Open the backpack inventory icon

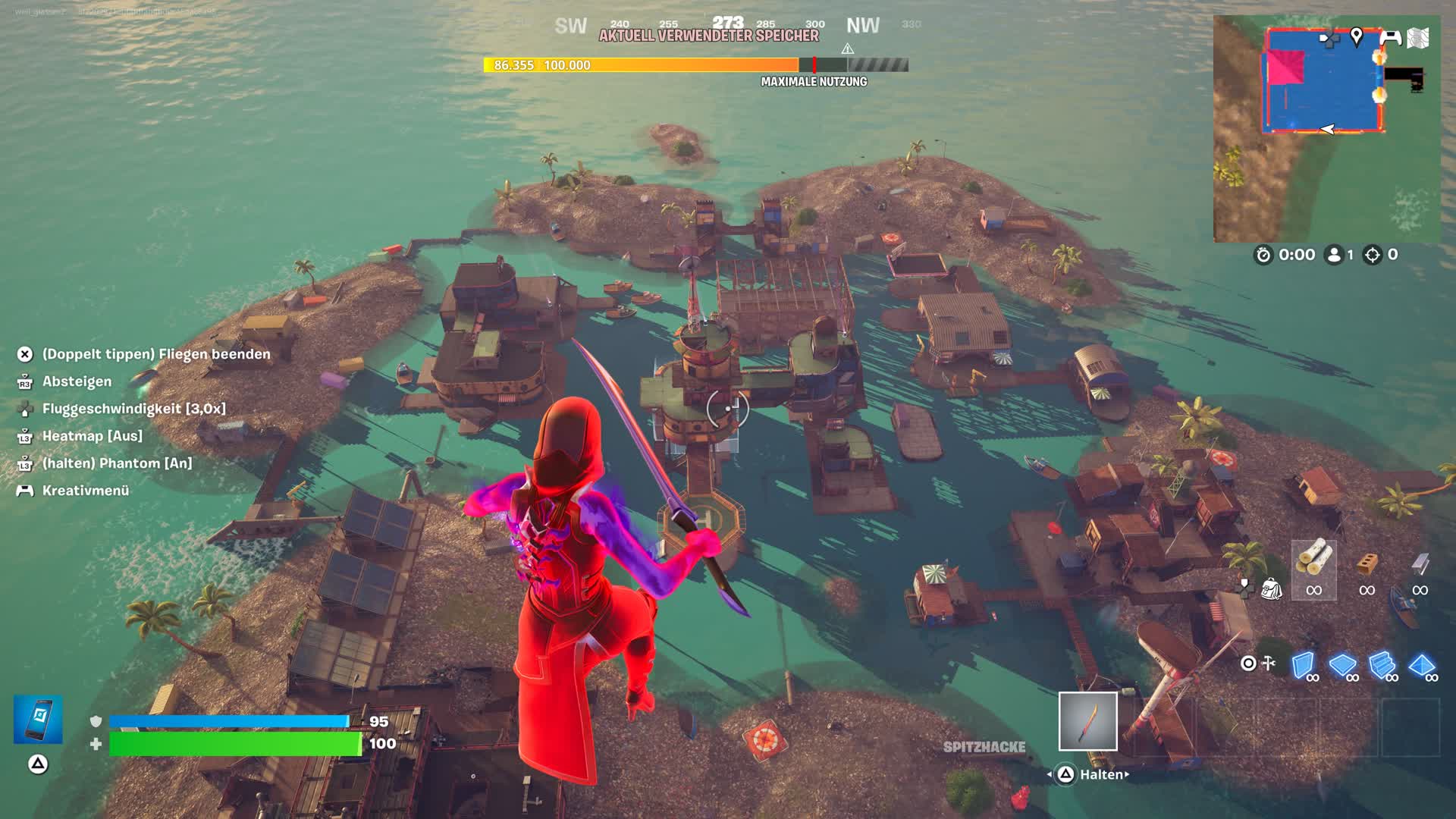coord(1271,588)
